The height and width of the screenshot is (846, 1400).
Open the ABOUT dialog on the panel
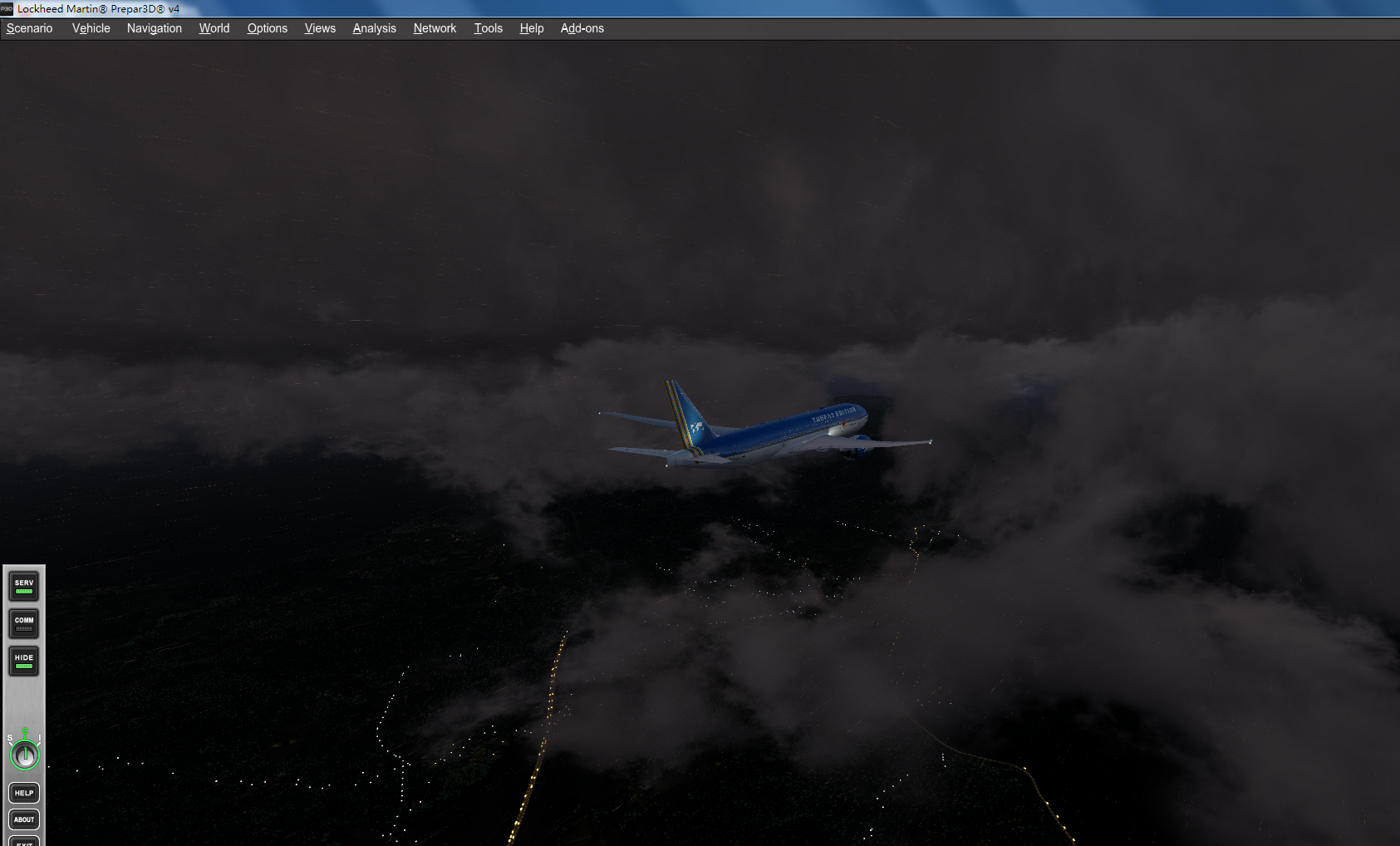click(x=23, y=819)
